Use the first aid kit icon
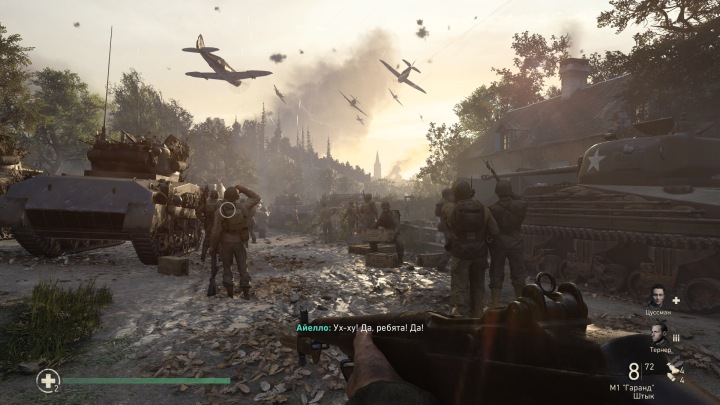720x405 pixels. [47, 380]
